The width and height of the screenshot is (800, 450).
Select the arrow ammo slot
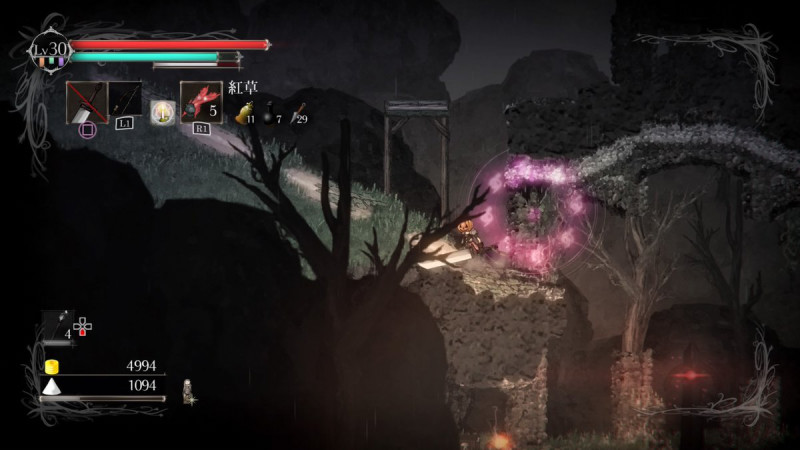(x=56, y=325)
